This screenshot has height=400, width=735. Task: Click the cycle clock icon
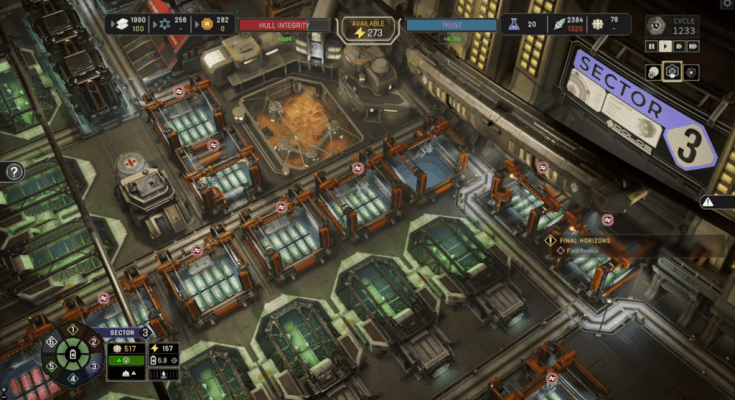point(655,25)
